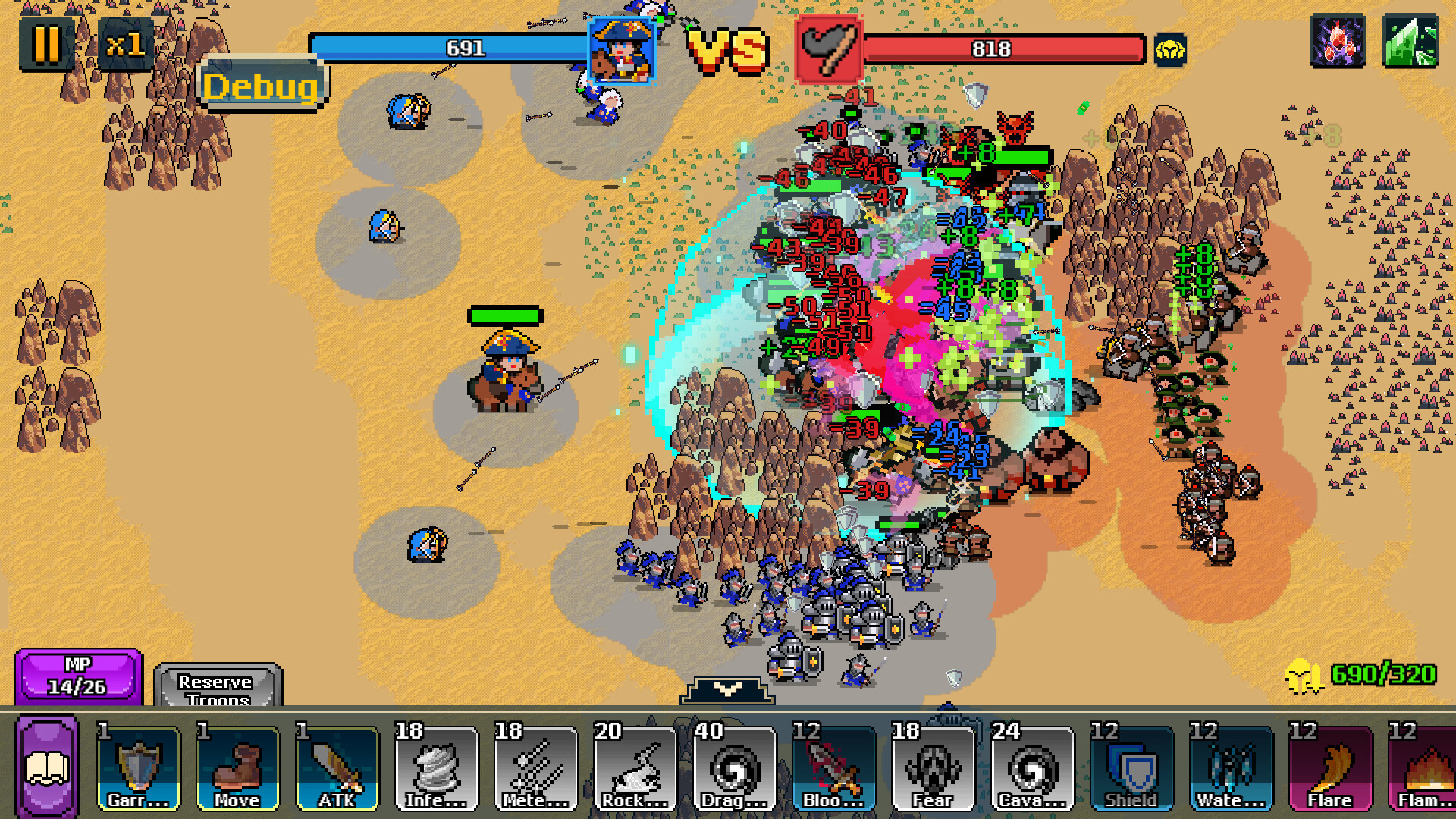This screenshot has width=1456, height=819.
Task: Expand the bottom panel via chevron arrow
Action: tap(726, 689)
